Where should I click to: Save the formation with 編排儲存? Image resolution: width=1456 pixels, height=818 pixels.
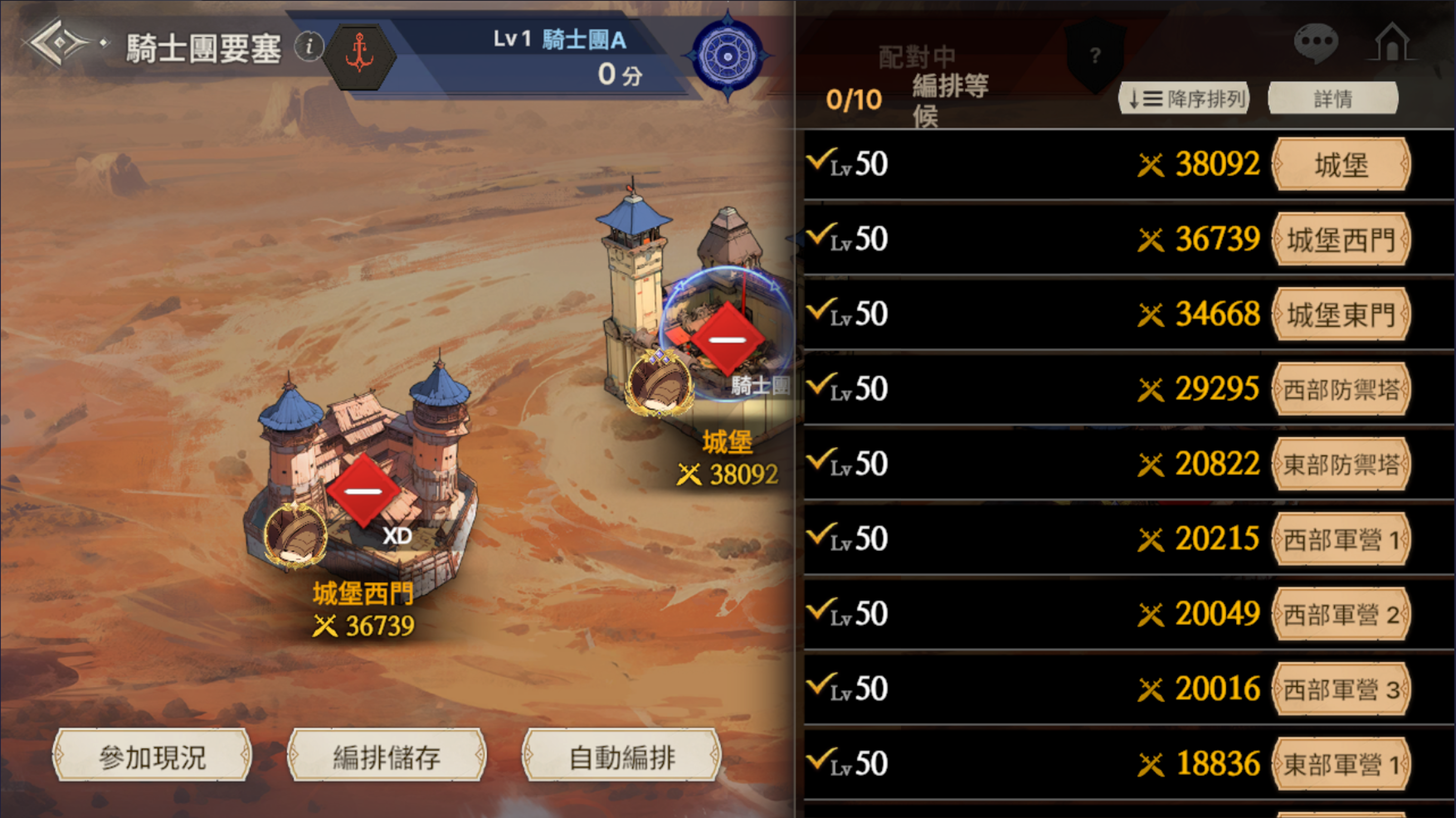point(387,756)
